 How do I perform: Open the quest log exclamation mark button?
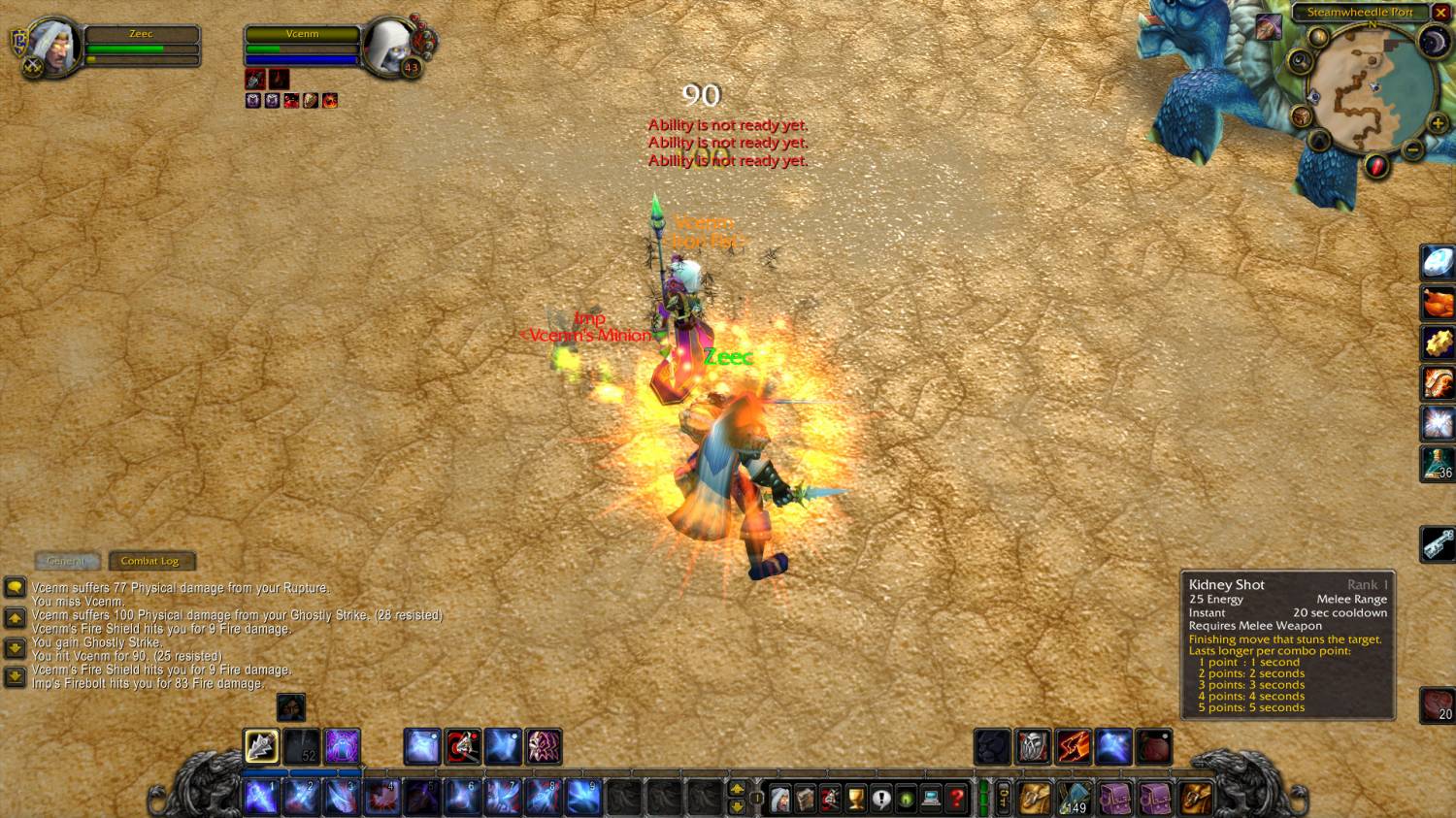pos(880,799)
